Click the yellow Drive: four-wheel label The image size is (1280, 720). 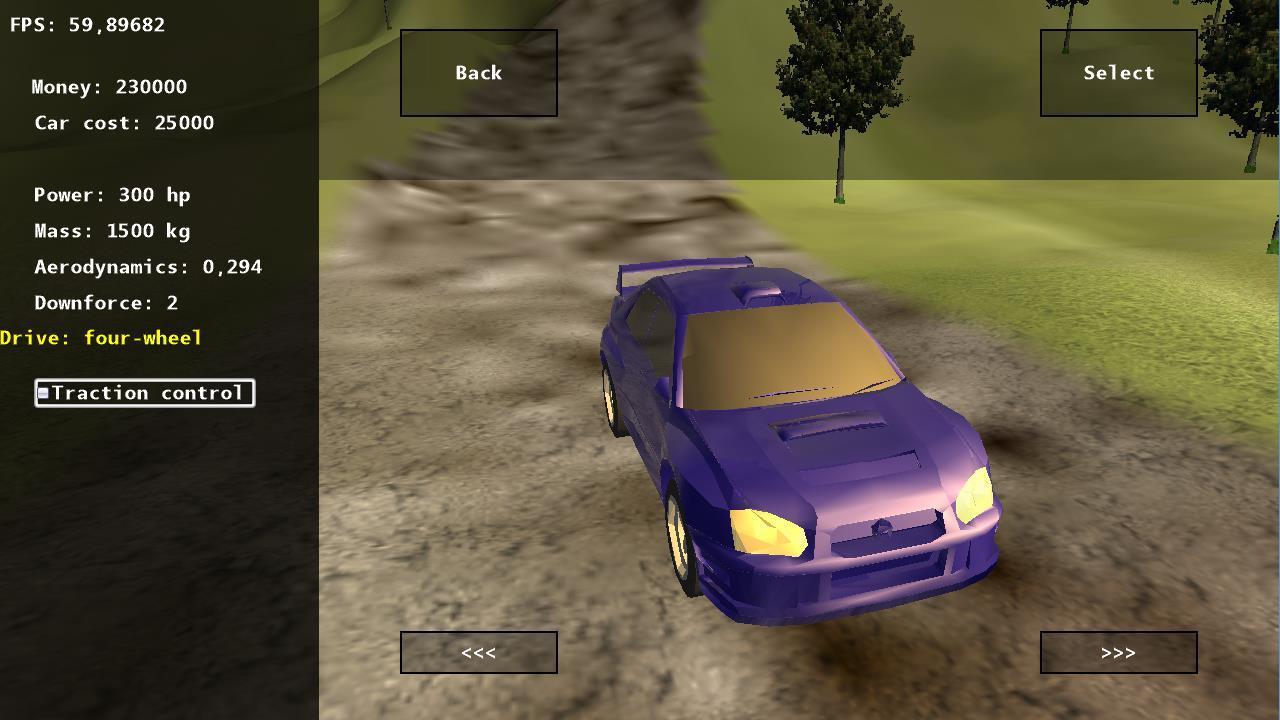100,338
